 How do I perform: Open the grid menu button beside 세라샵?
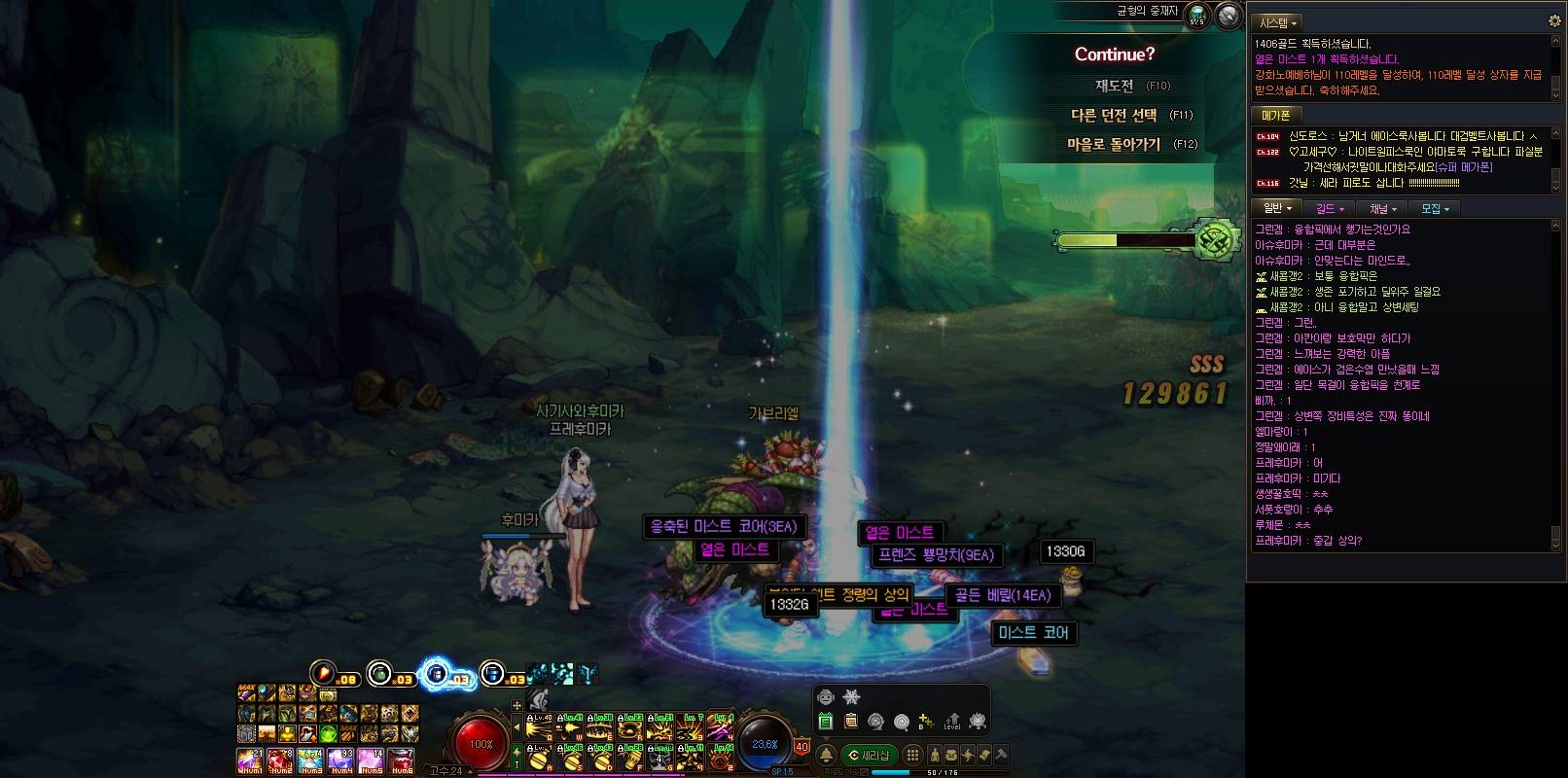click(912, 755)
